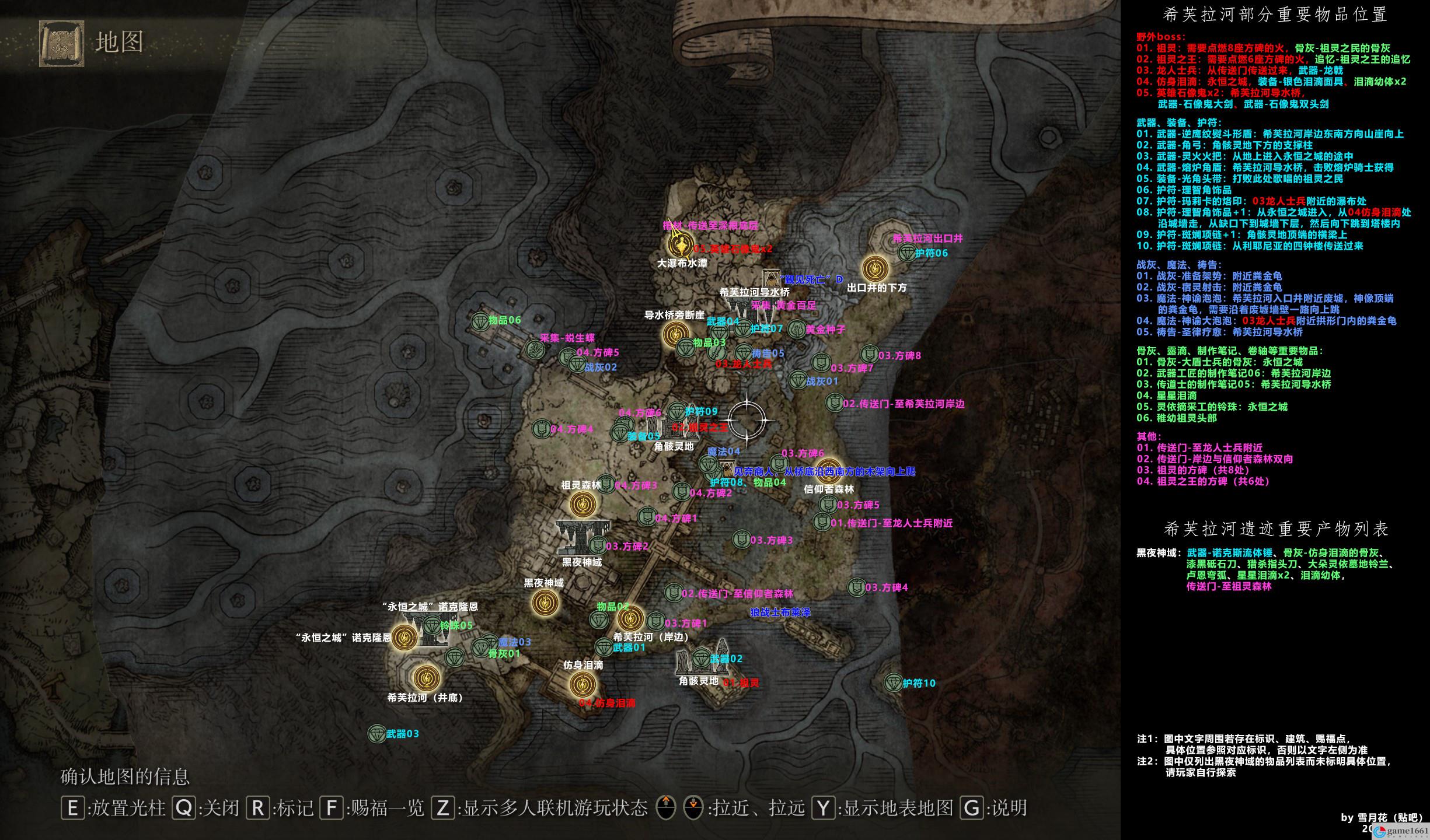Click the green 物品06 map marker
This screenshot has width=1430, height=840.
(x=480, y=320)
